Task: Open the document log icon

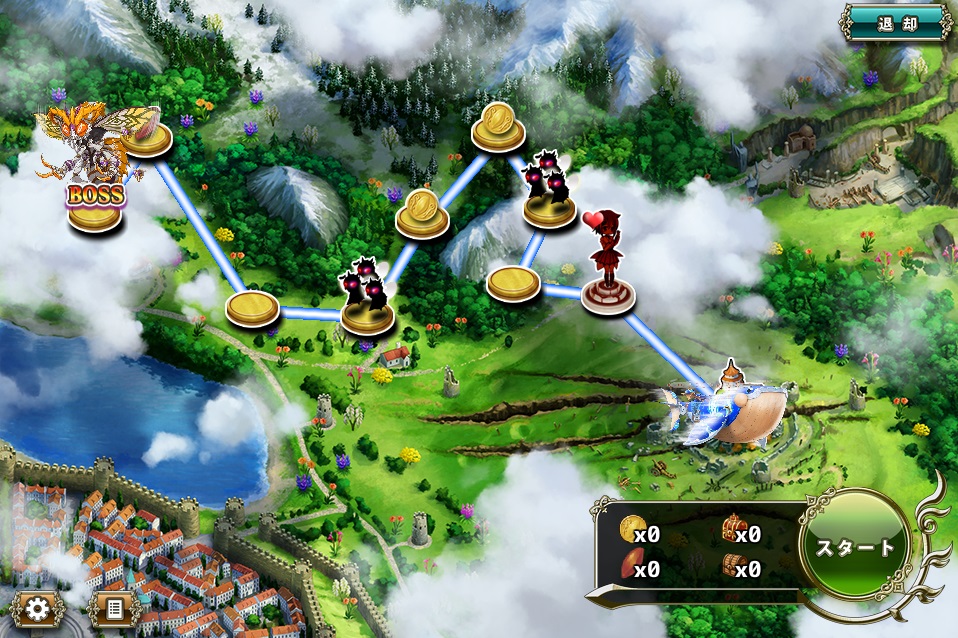Action: coord(113,607)
